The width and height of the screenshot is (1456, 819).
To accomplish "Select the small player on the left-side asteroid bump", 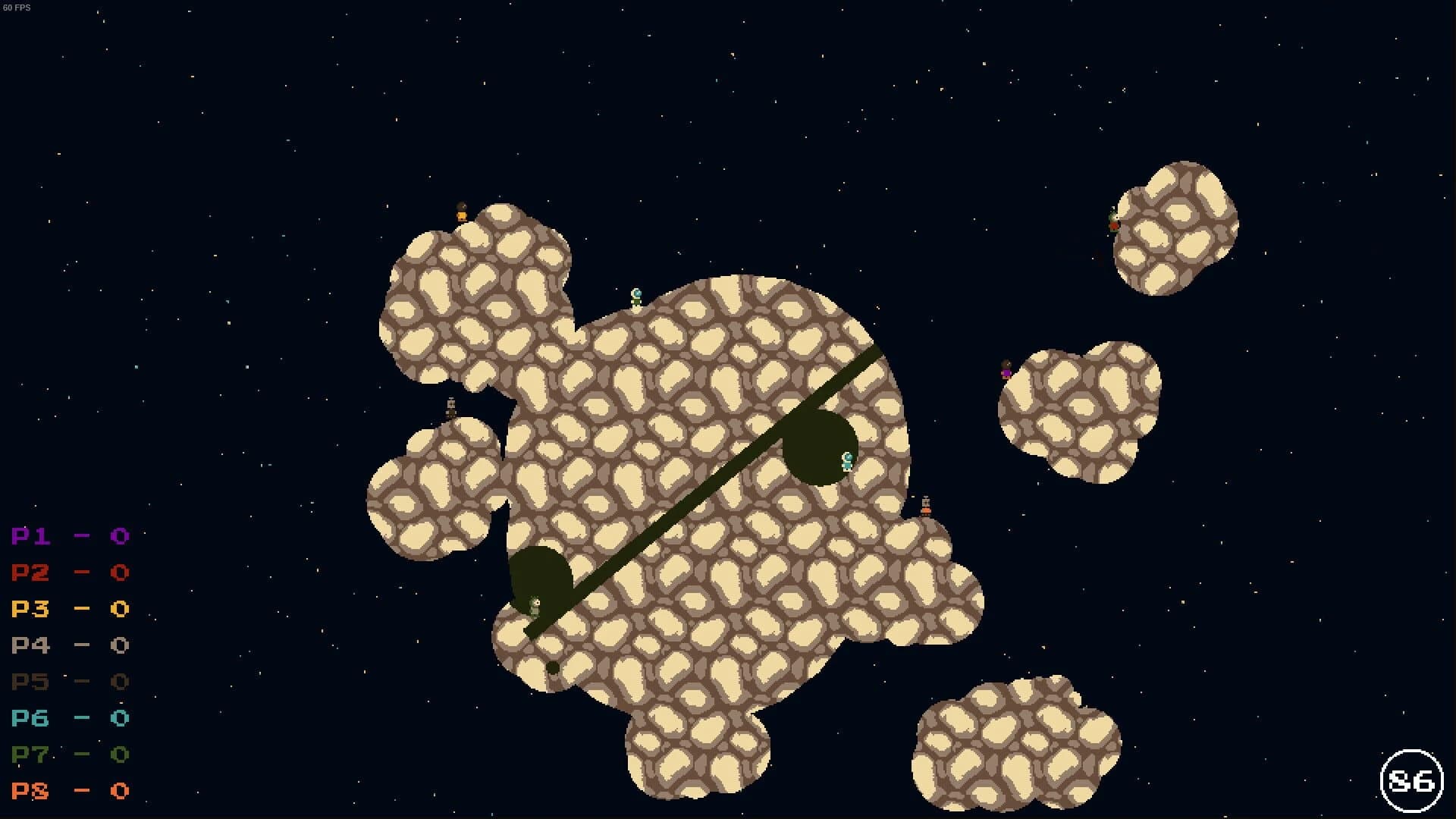I will pyautogui.click(x=450, y=406).
